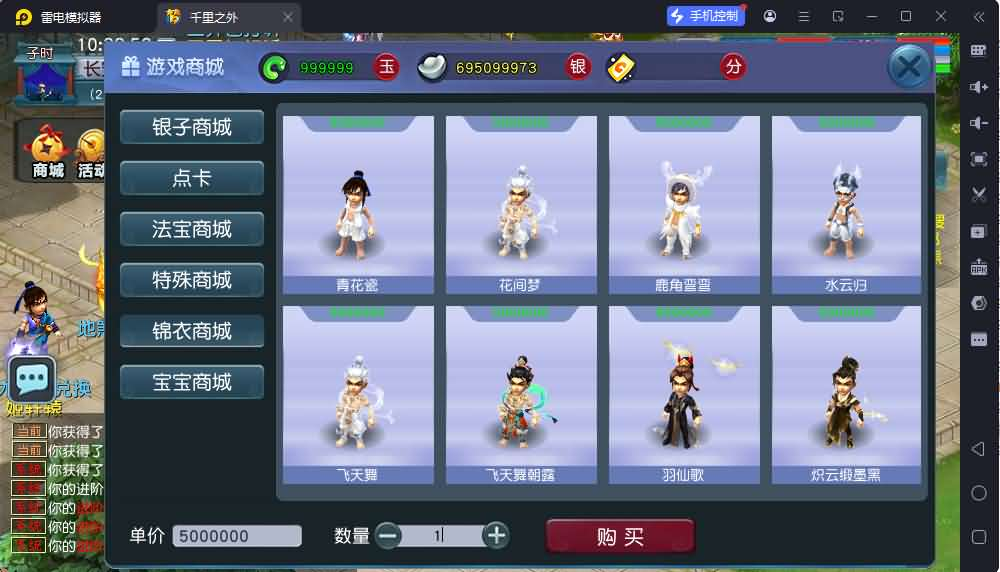Open the 点卡 category
The image size is (1000, 572).
(x=192, y=178)
